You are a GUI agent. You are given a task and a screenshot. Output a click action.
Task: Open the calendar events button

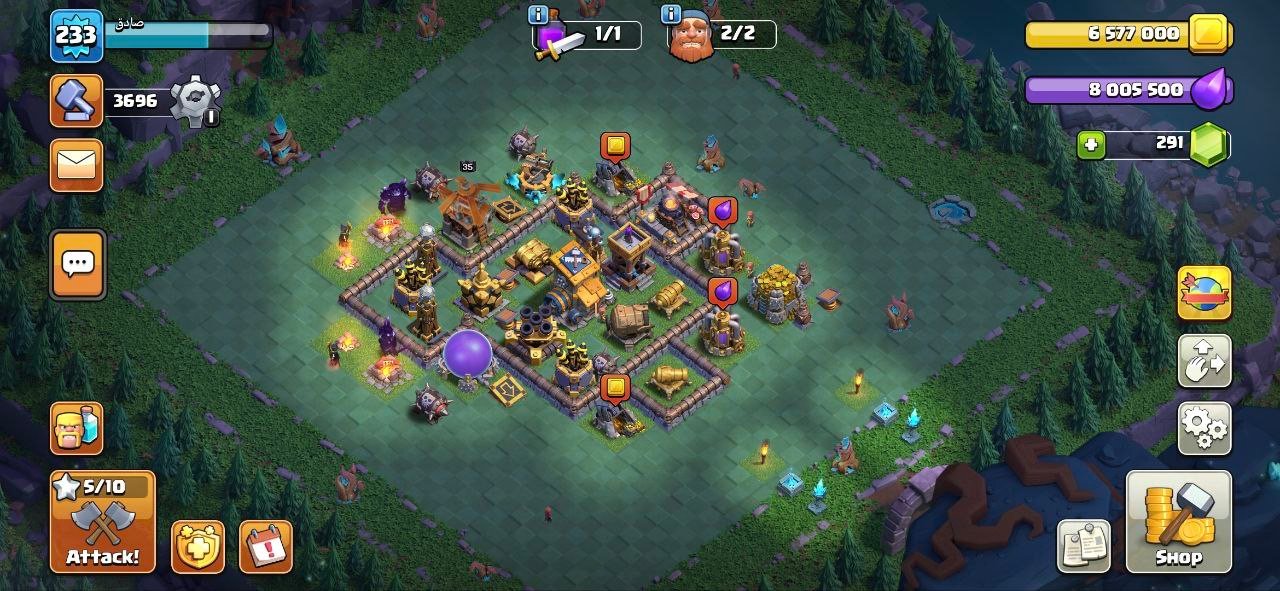point(266,546)
